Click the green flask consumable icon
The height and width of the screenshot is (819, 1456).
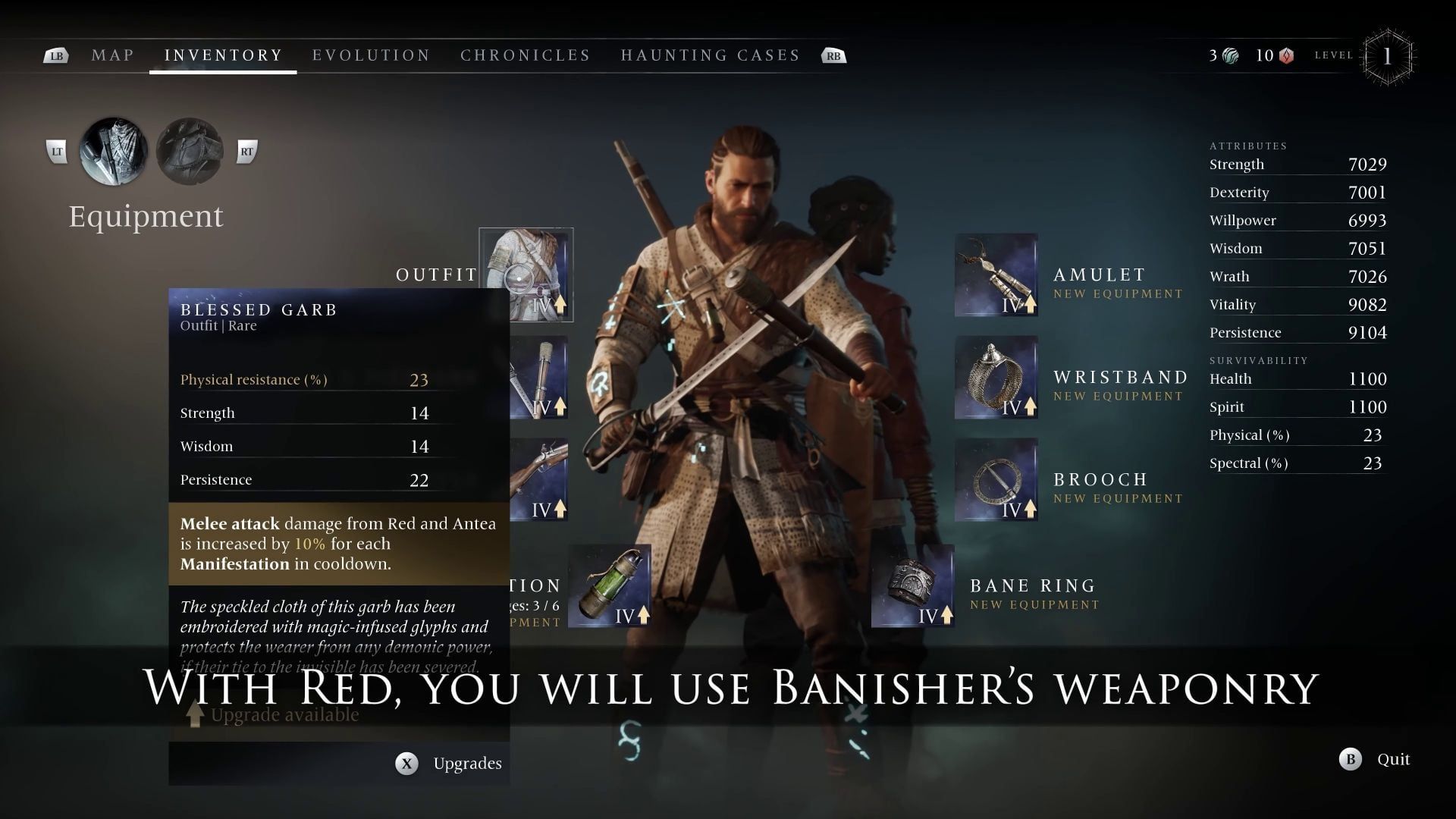[610, 585]
